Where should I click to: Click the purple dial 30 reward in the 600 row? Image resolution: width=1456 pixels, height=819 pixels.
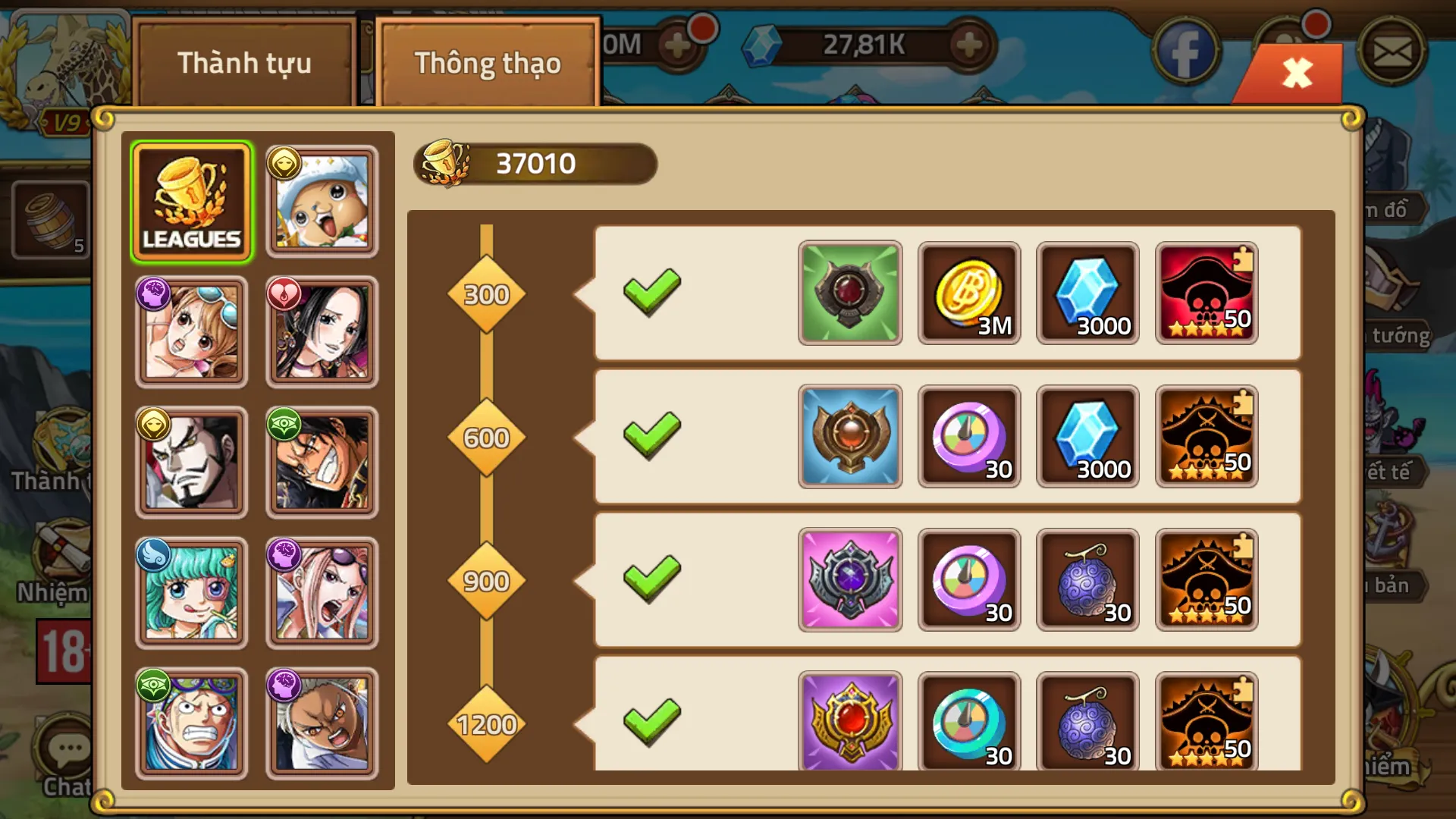[969, 436]
